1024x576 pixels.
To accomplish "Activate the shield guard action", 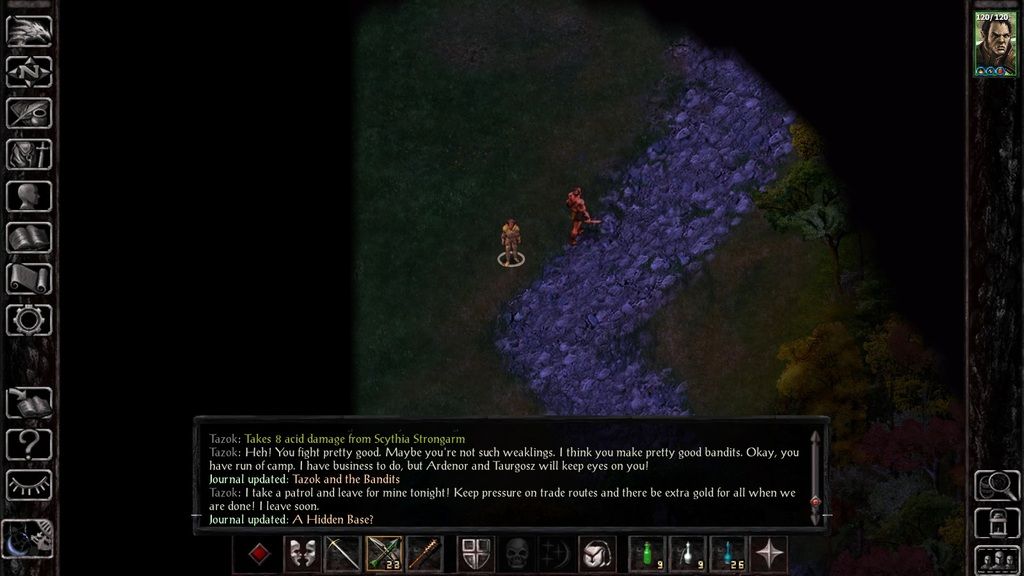I will point(475,554).
